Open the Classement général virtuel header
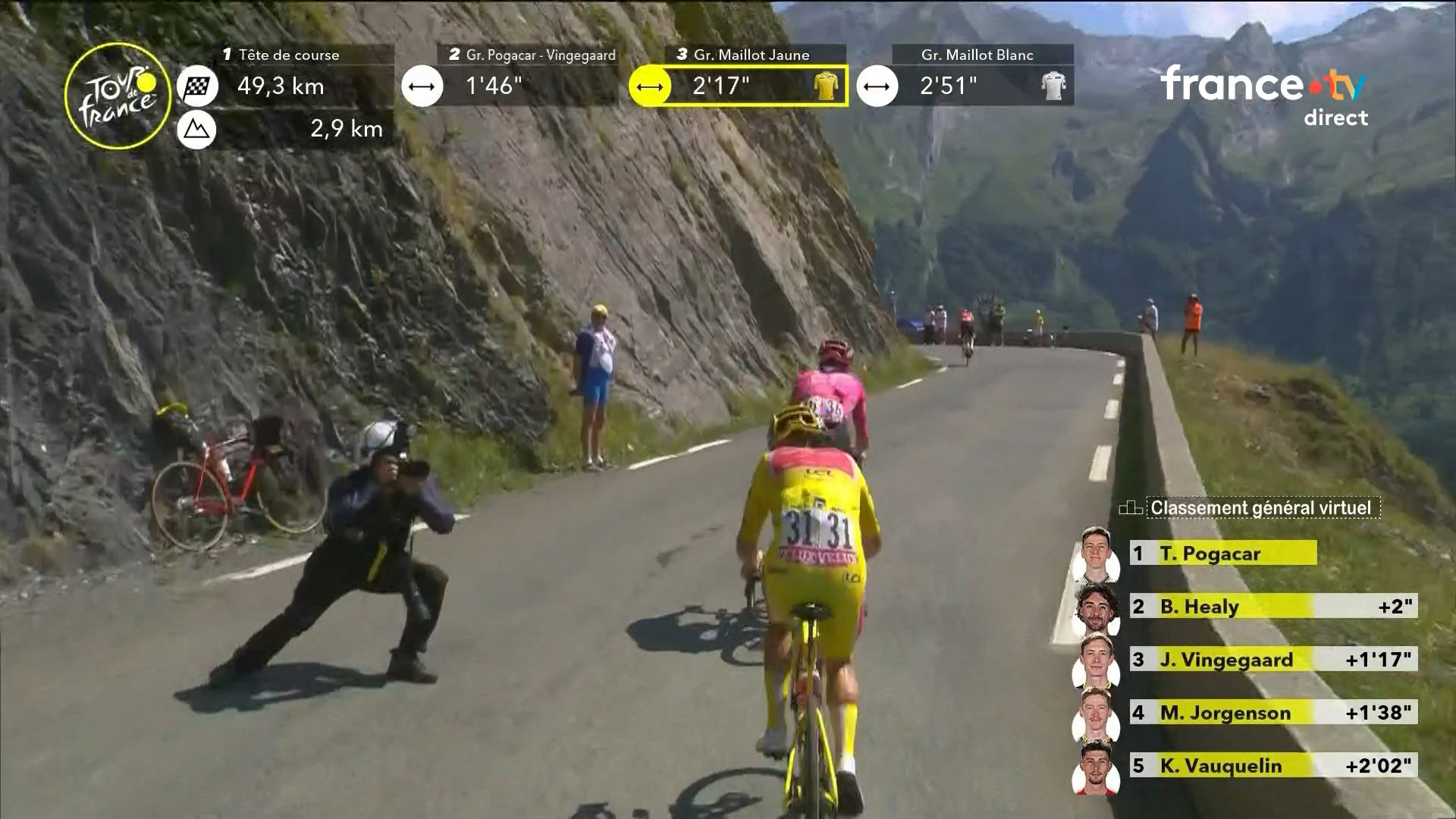Screen dimensions: 1456x819 (x=1260, y=507)
